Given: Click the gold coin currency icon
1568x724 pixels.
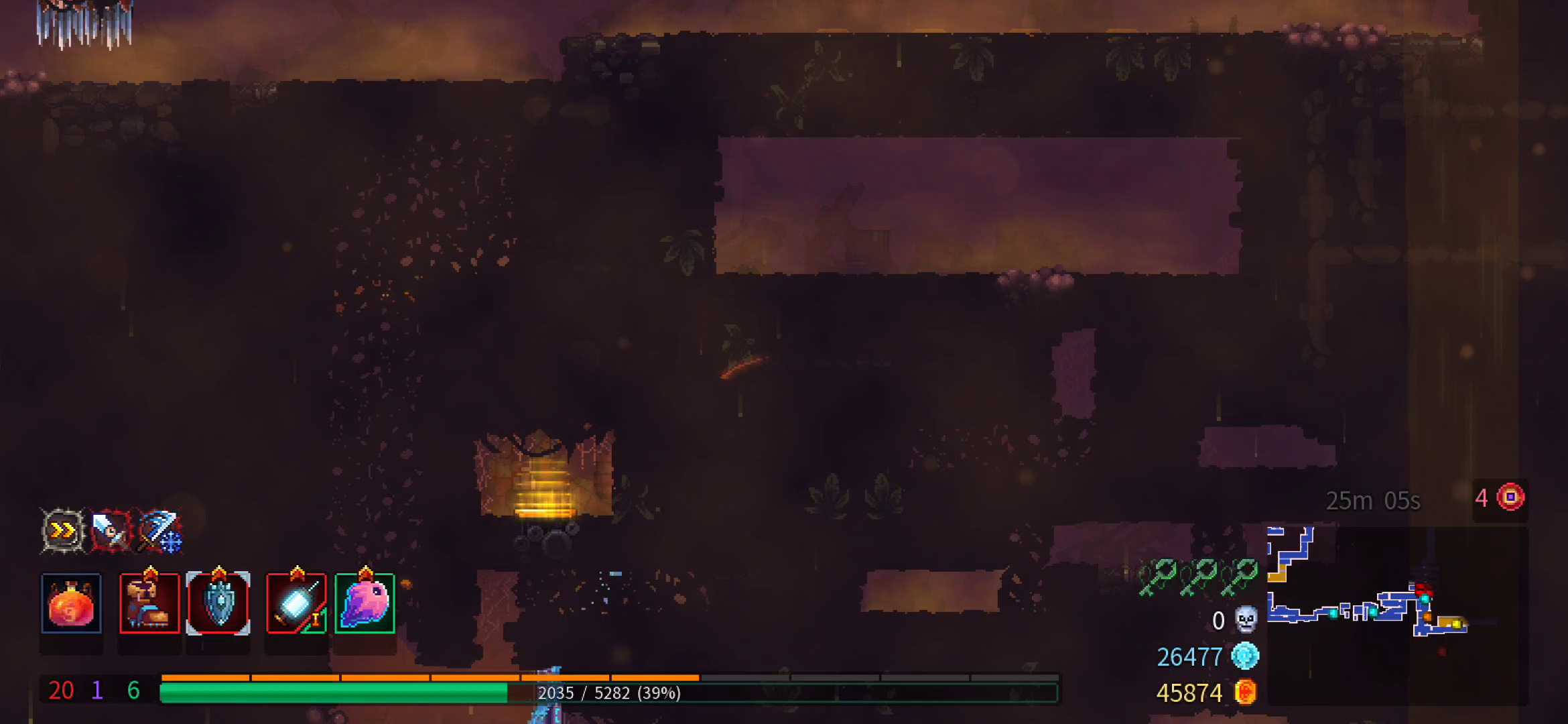Looking at the screenshot, I should (x=1245, y=692).
